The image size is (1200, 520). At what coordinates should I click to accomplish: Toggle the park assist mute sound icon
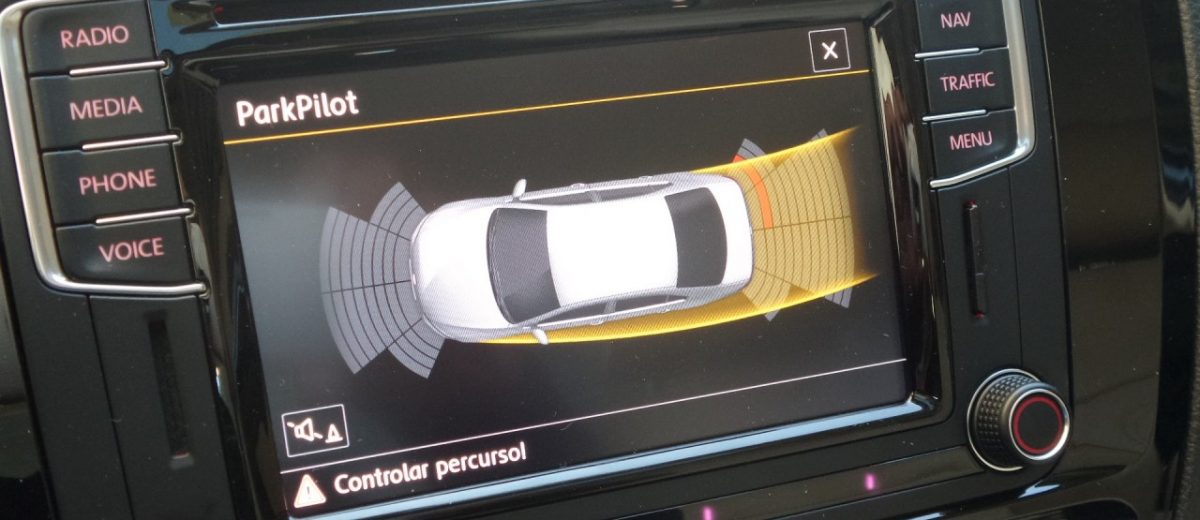coord(314,431)
